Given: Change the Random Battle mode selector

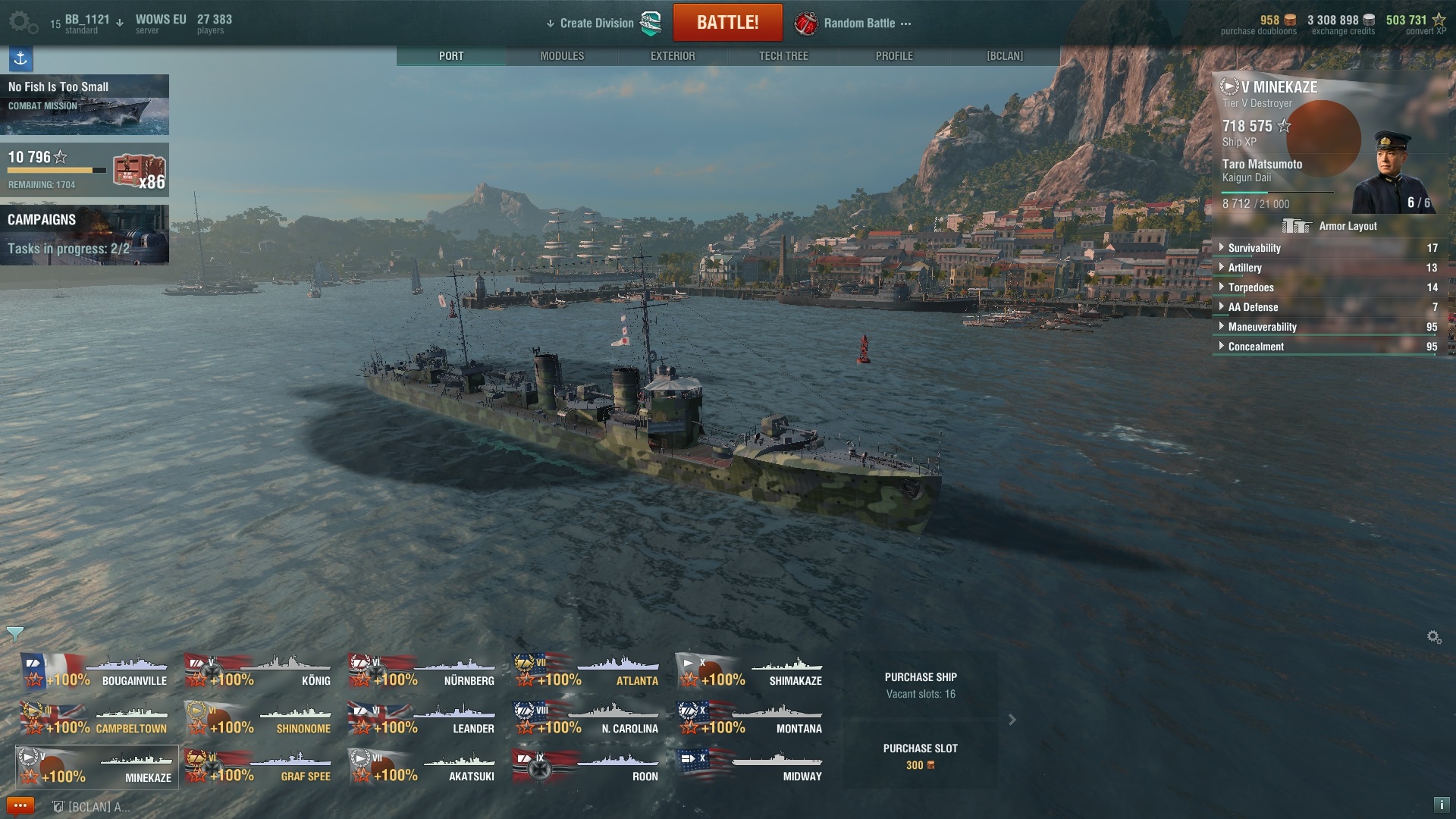Looking at the screenshot, I should (x=859, y=24).
